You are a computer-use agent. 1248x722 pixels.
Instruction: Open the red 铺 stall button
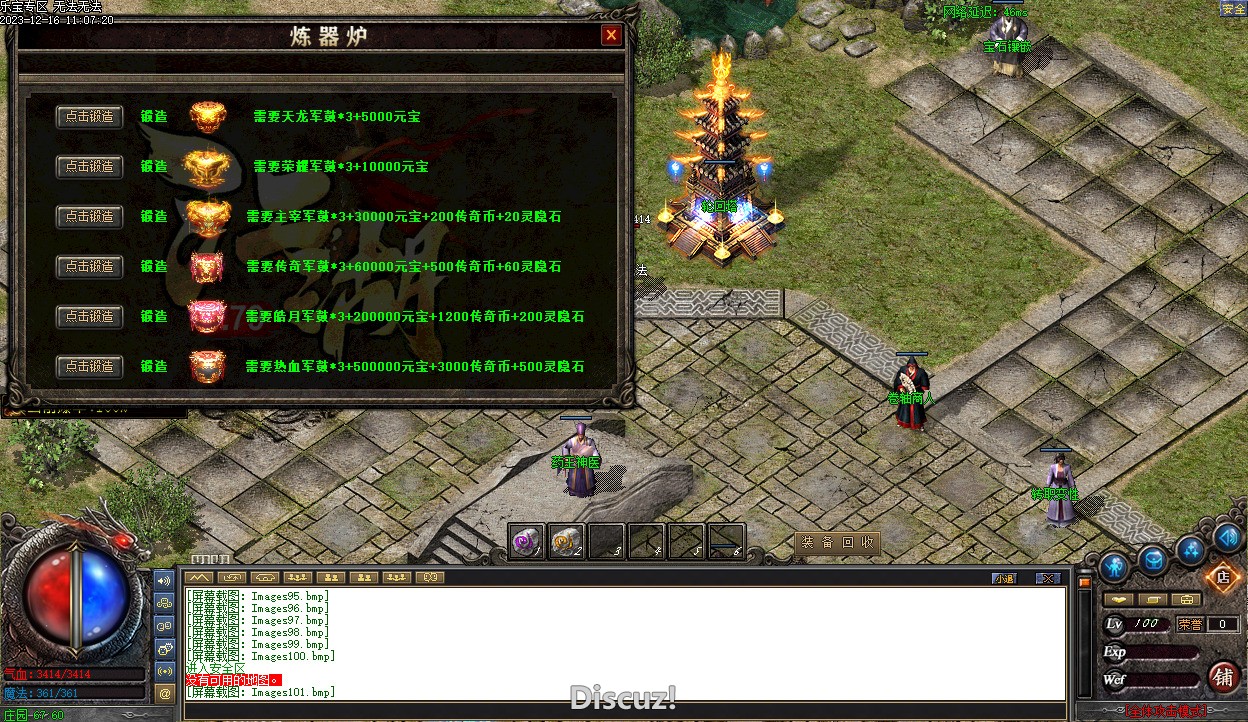click(x=1223, y=677)
